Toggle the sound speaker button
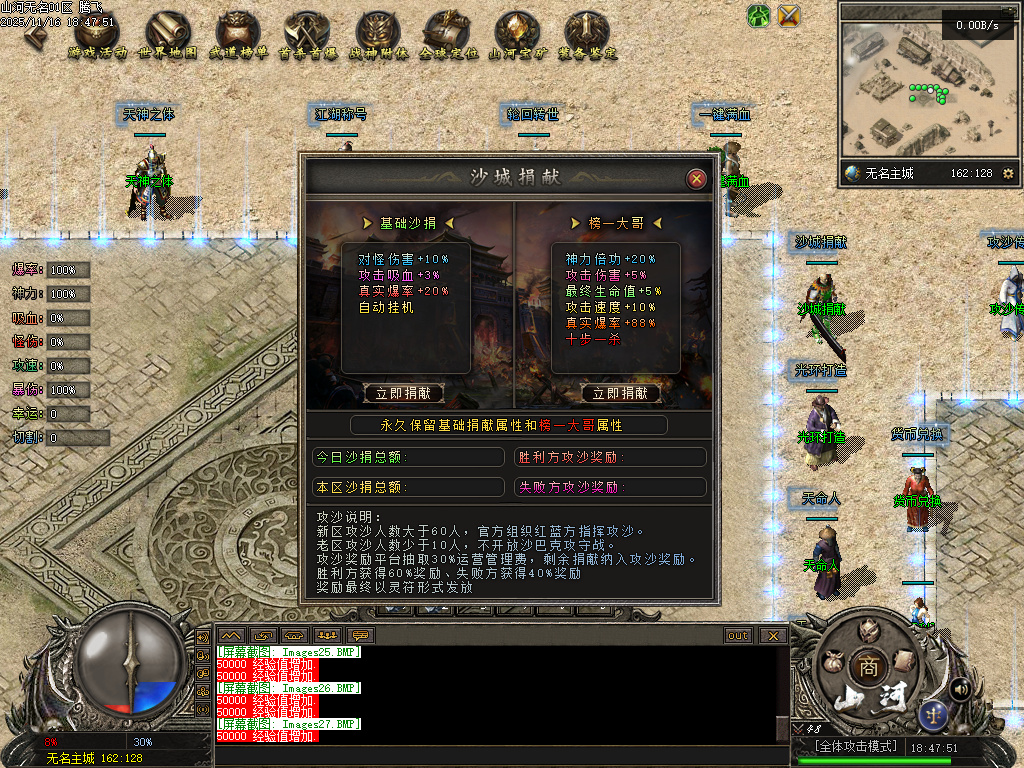 point(960,688)
